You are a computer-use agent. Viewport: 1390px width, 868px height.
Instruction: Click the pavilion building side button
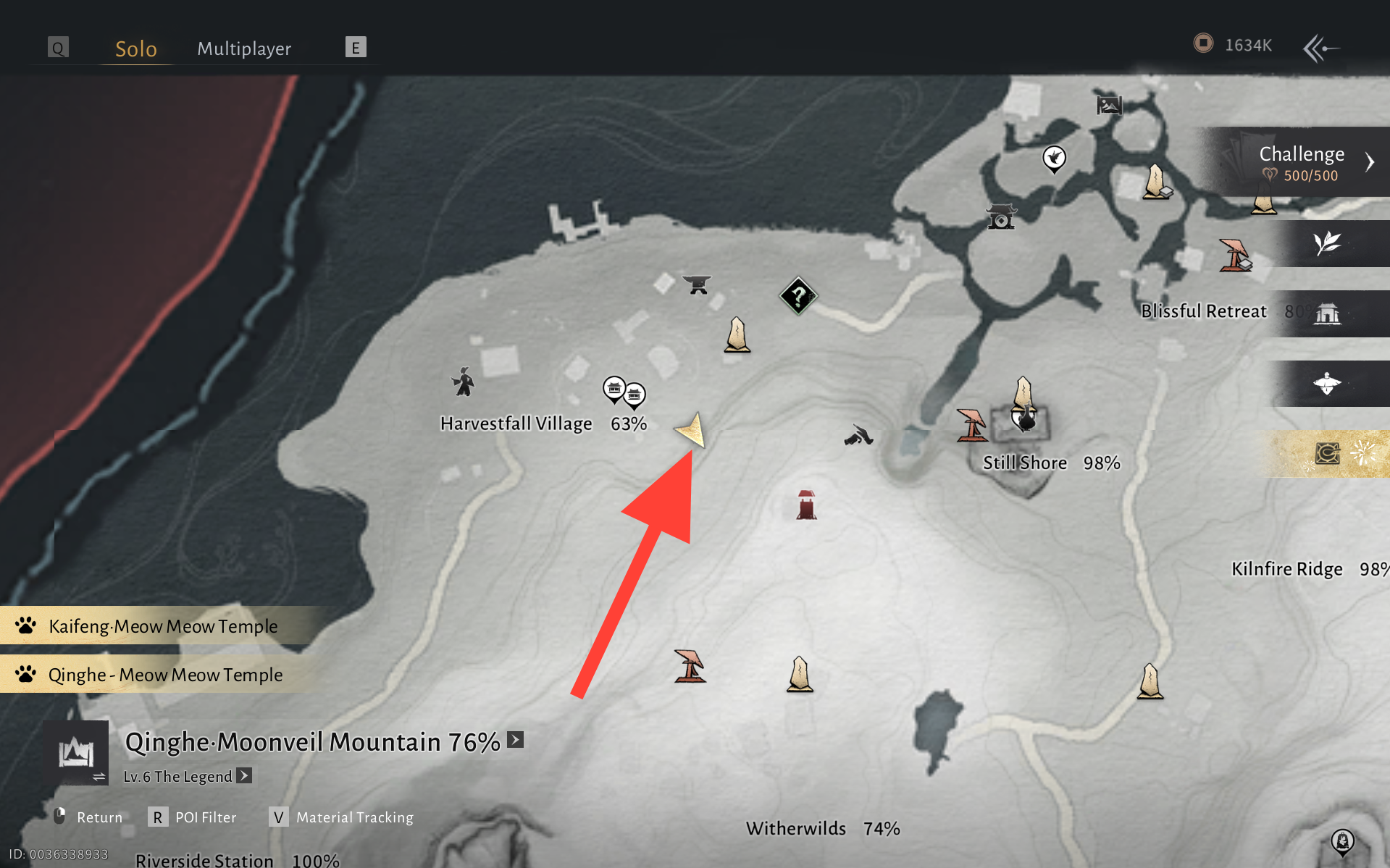tap(1328, 313)
